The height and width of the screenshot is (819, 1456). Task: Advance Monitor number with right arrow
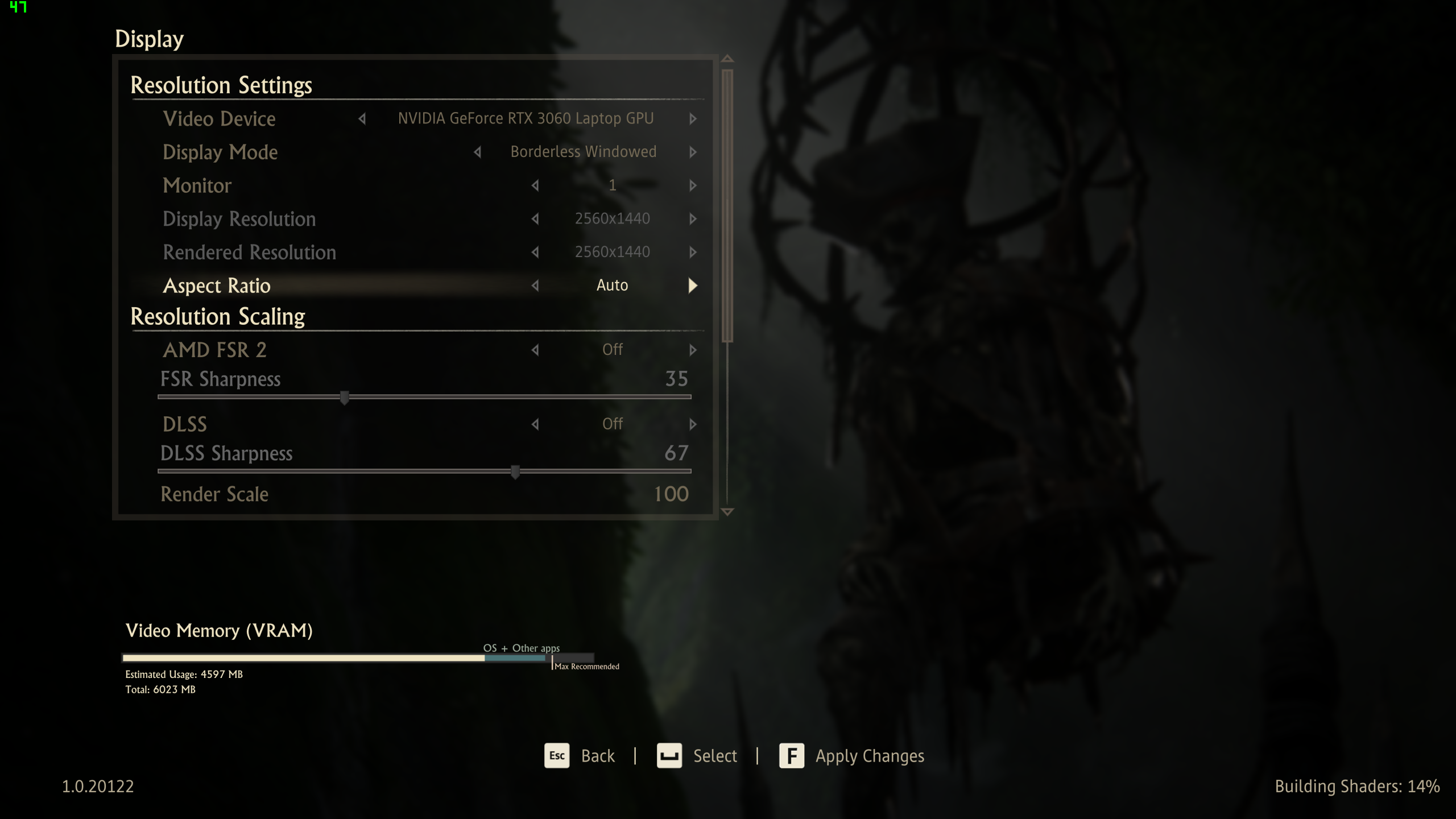pyautogui.click(x=693, y=185)
